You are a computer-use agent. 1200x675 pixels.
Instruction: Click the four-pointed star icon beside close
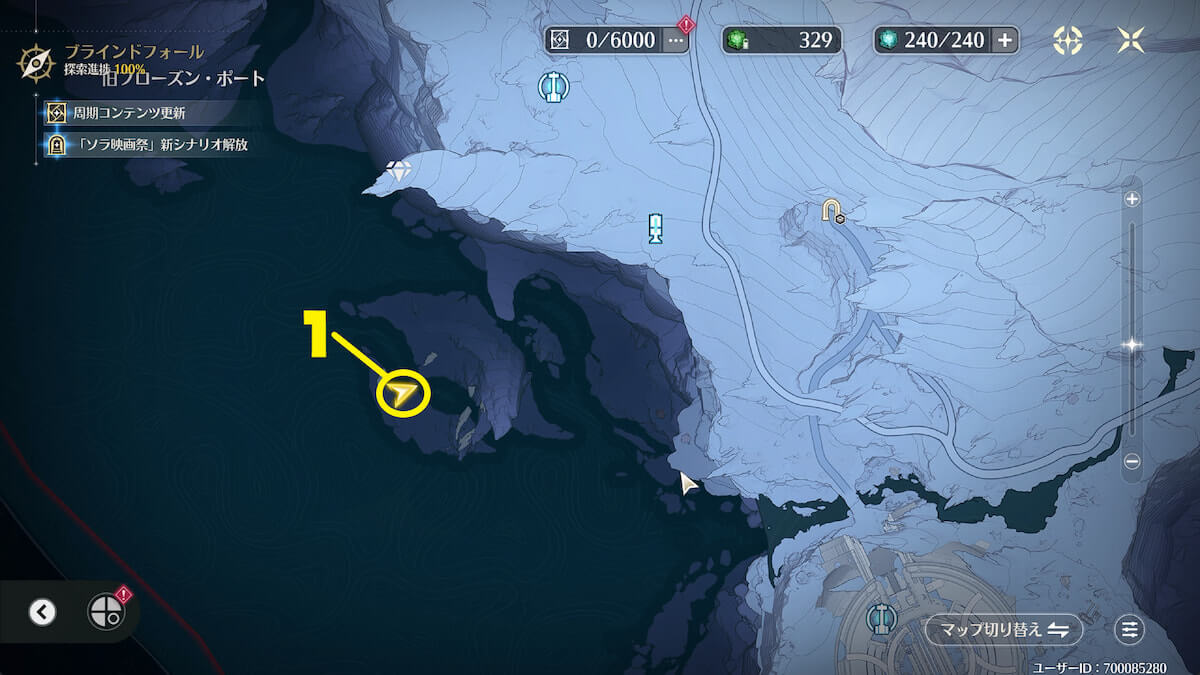click(1068, 40)
